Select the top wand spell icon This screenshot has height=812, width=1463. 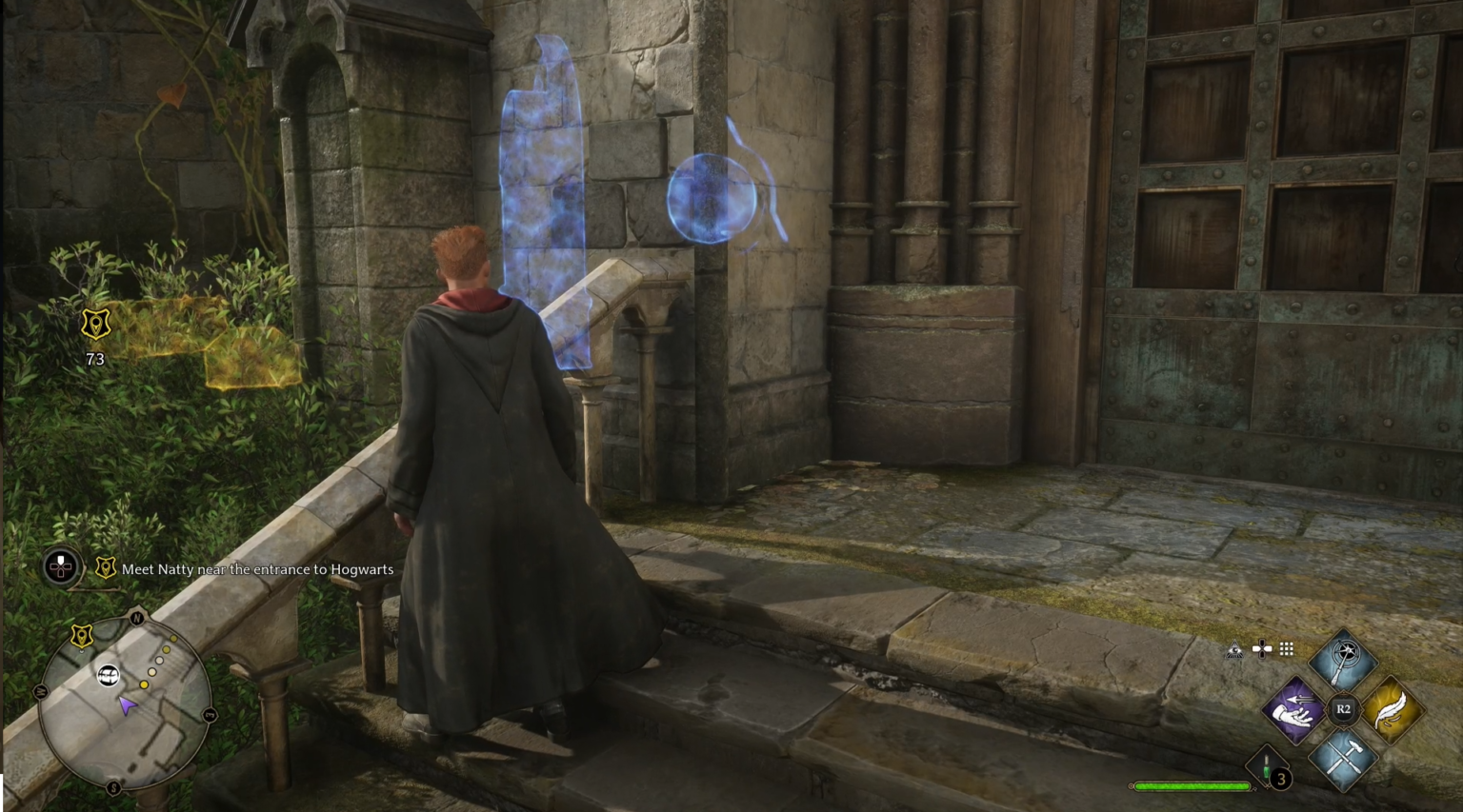click(x=1346, y=655)
